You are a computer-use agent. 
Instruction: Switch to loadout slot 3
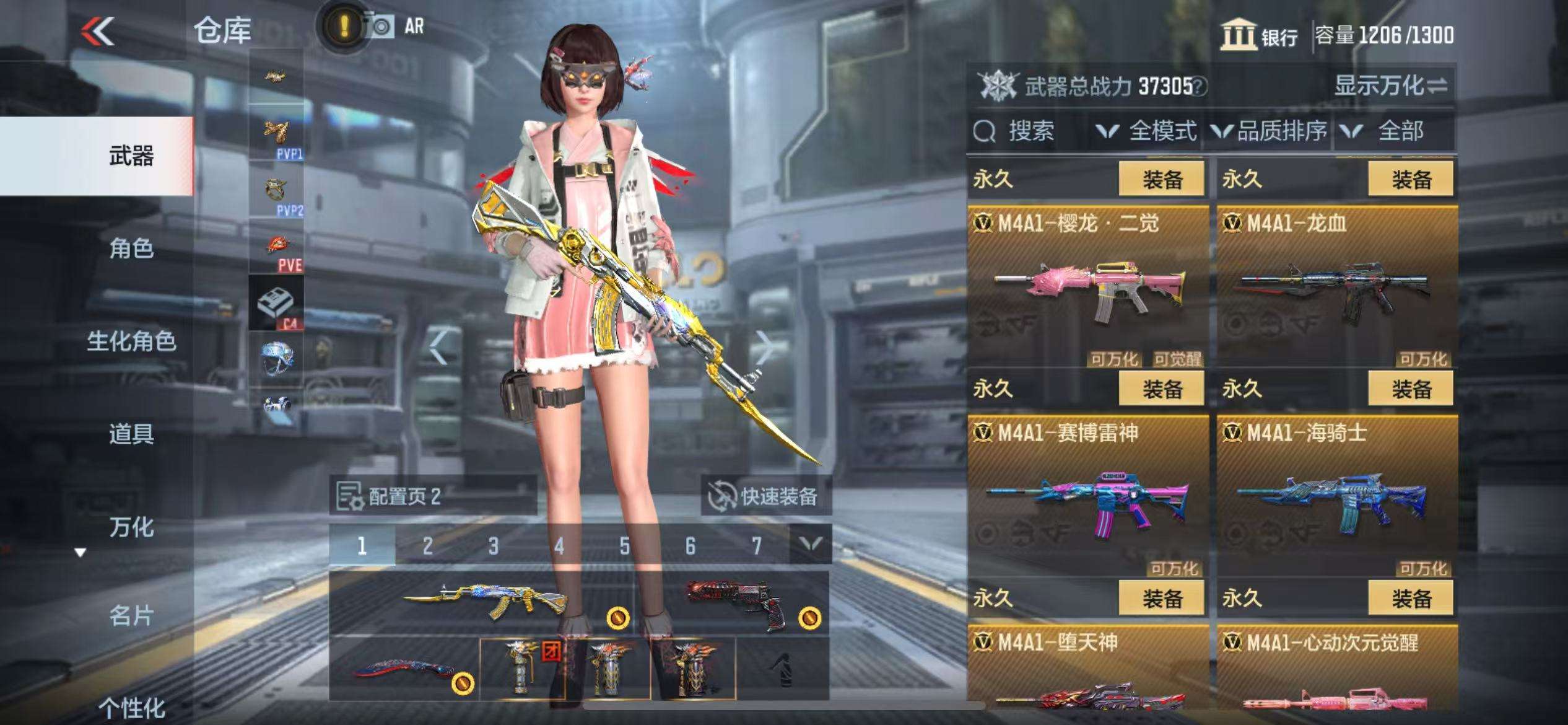pyautogui.click(x=494, y=546)
